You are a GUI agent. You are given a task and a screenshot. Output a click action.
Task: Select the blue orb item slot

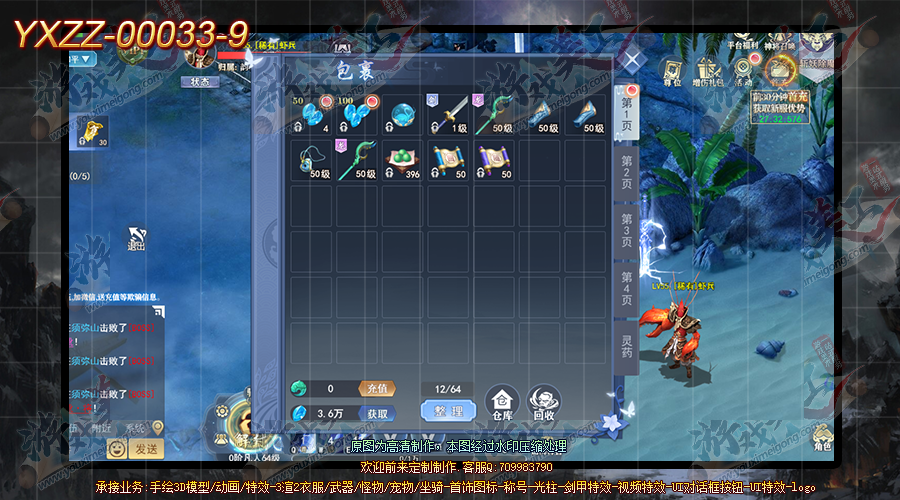[x=401, y=114]
